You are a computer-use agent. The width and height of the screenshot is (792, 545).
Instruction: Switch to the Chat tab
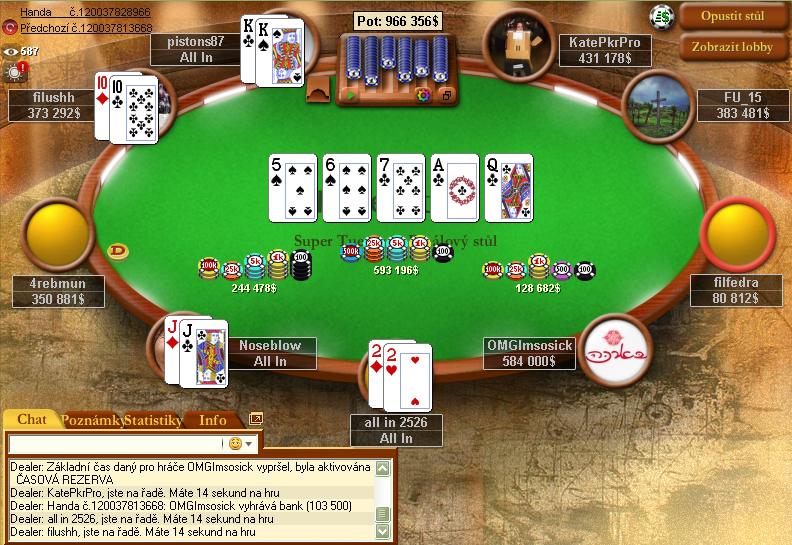(33, 420)
